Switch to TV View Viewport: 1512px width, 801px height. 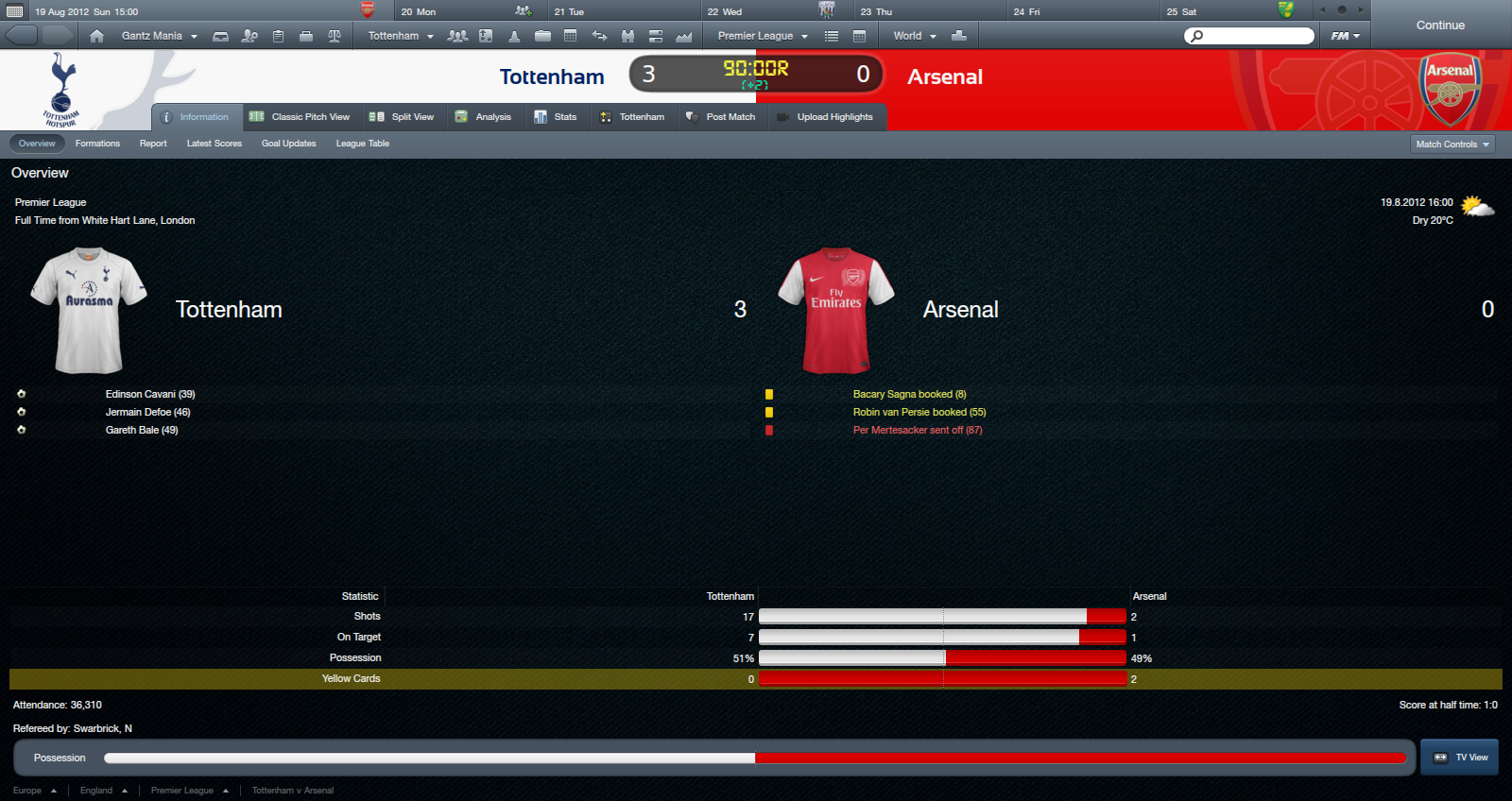coord(1460,758)
